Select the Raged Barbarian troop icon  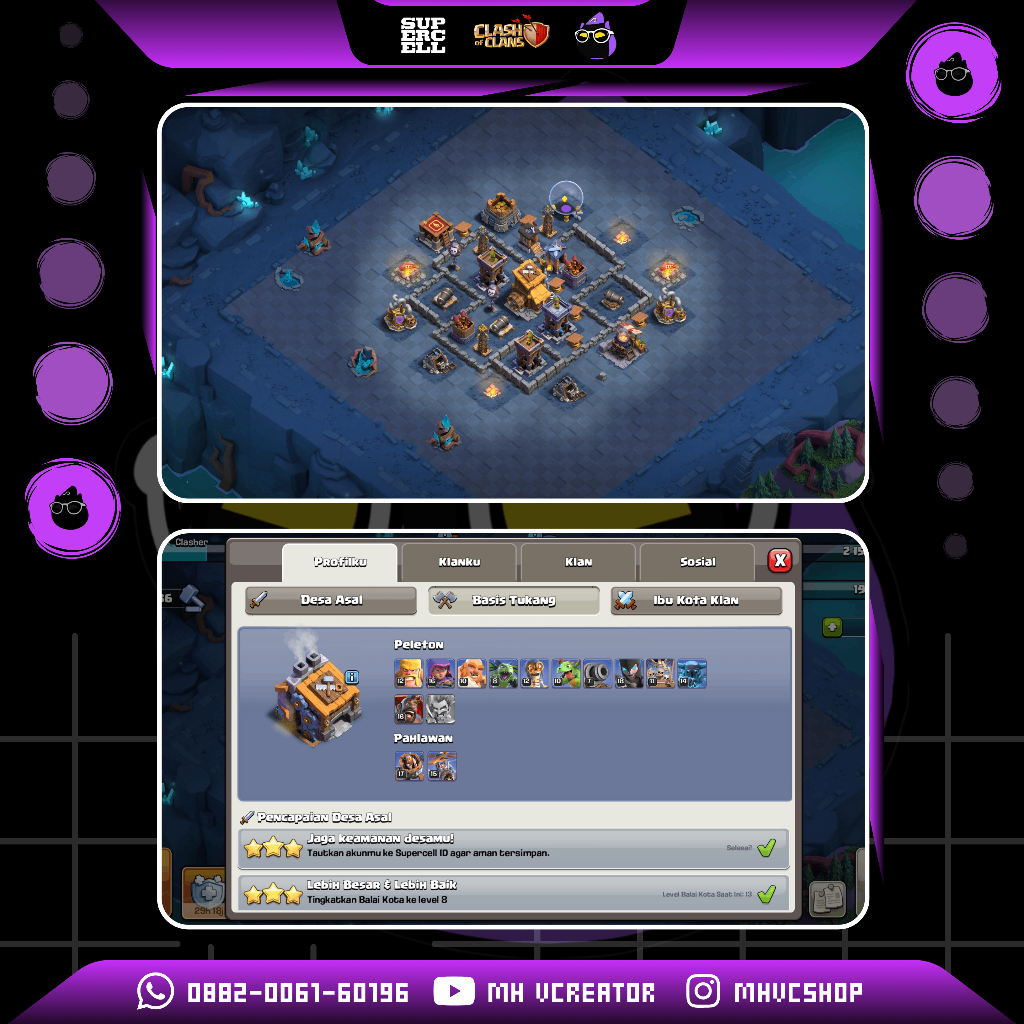409,674
